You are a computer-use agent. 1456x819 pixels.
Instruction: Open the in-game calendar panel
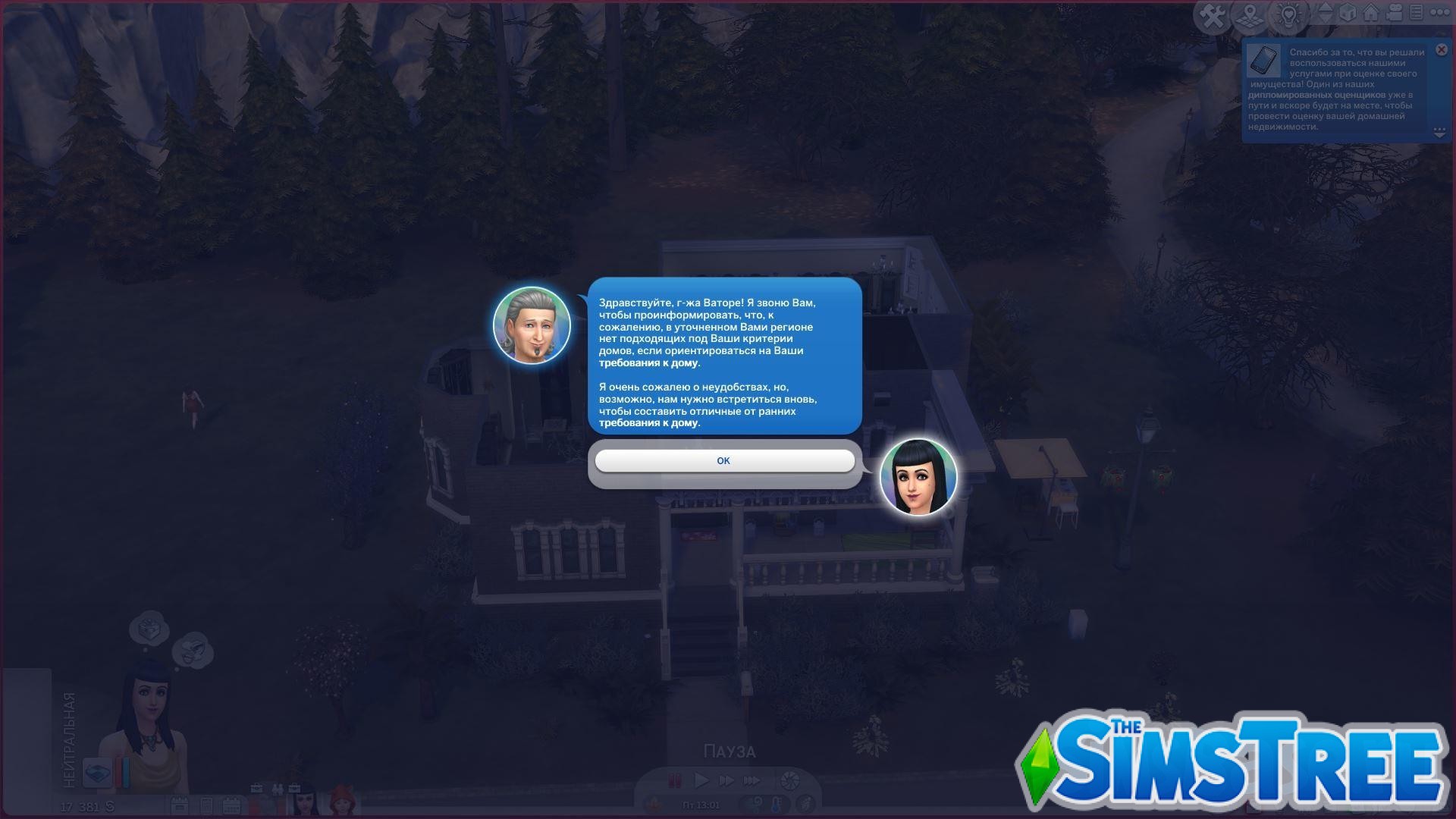(232, 805)
